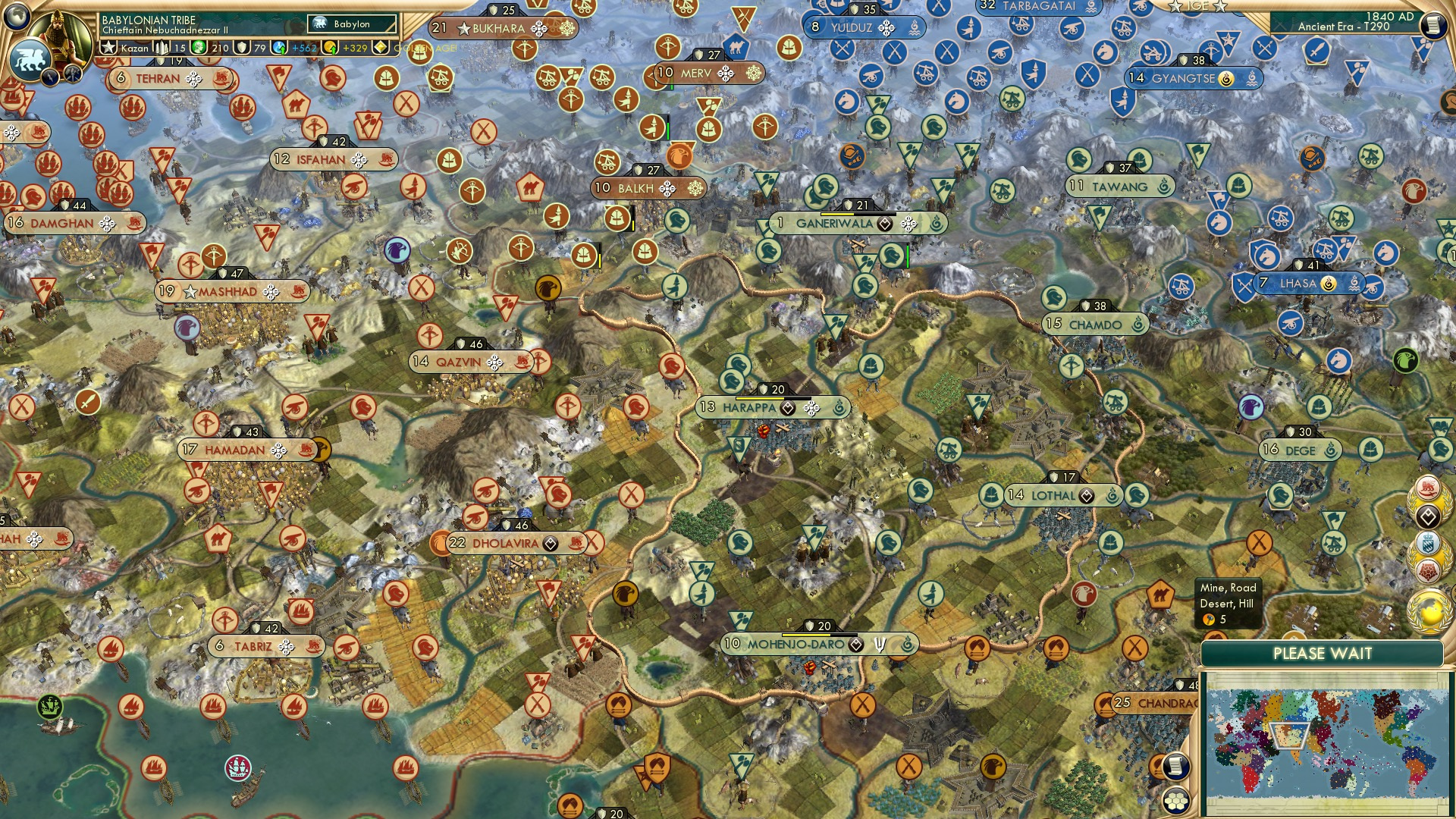Click the Mashhad city banner
Image resolution: width=1456 pixels, height=819 pixels.
click(x=227, y=291)
